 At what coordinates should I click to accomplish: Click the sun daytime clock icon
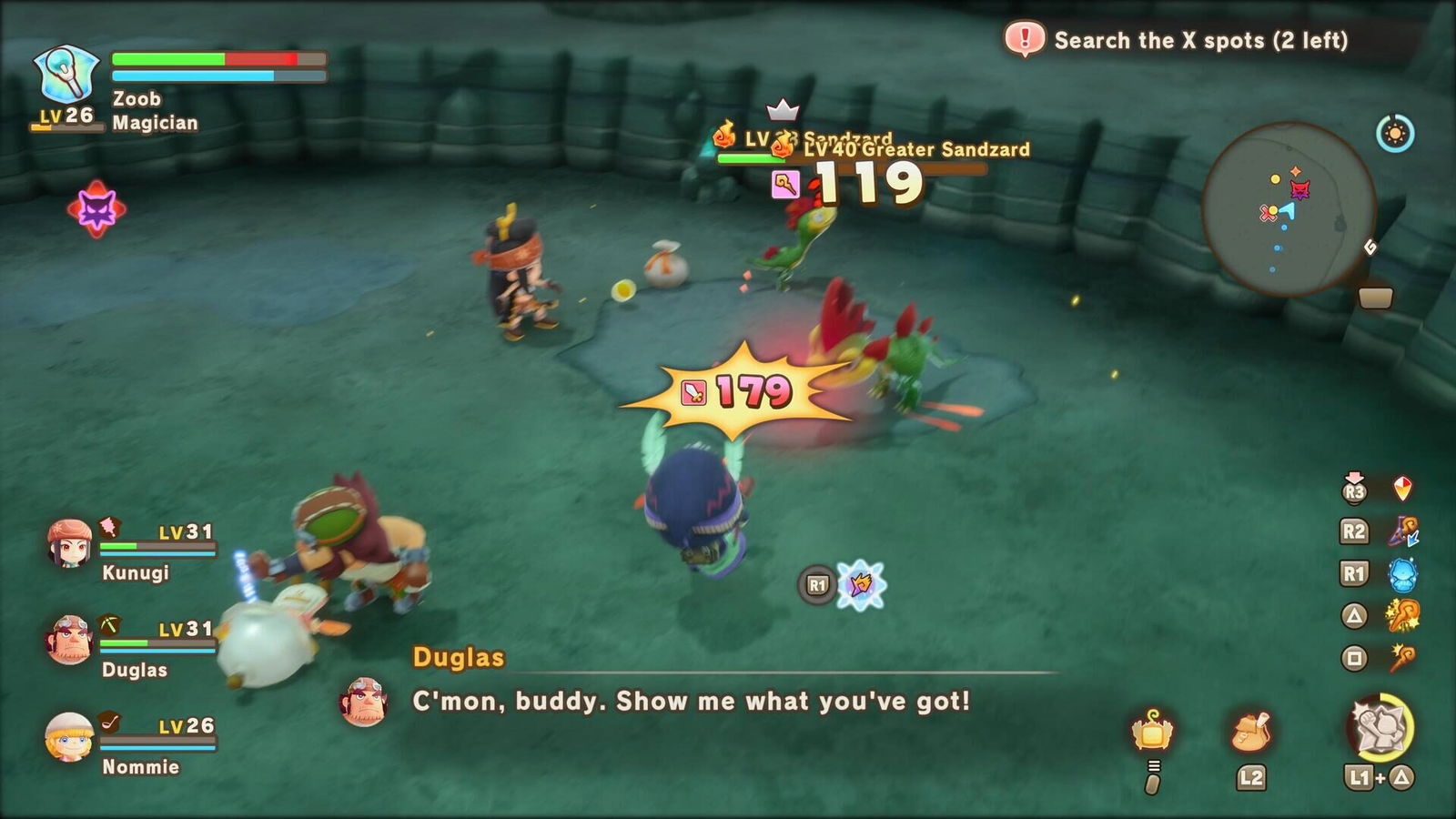click(x=1394, y=135)
